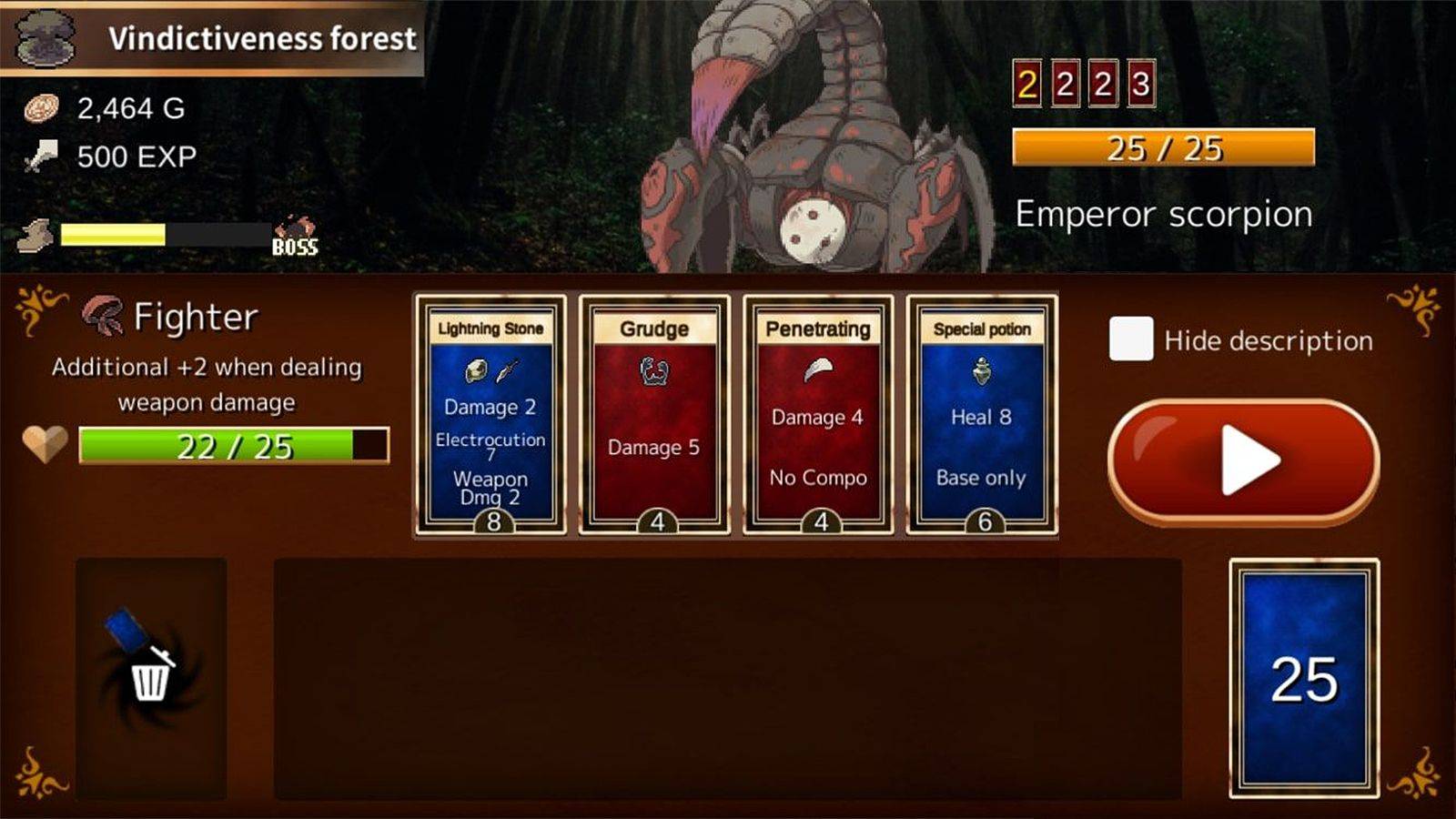Click the boot icon on the stage progress bar

pos(35,235)
